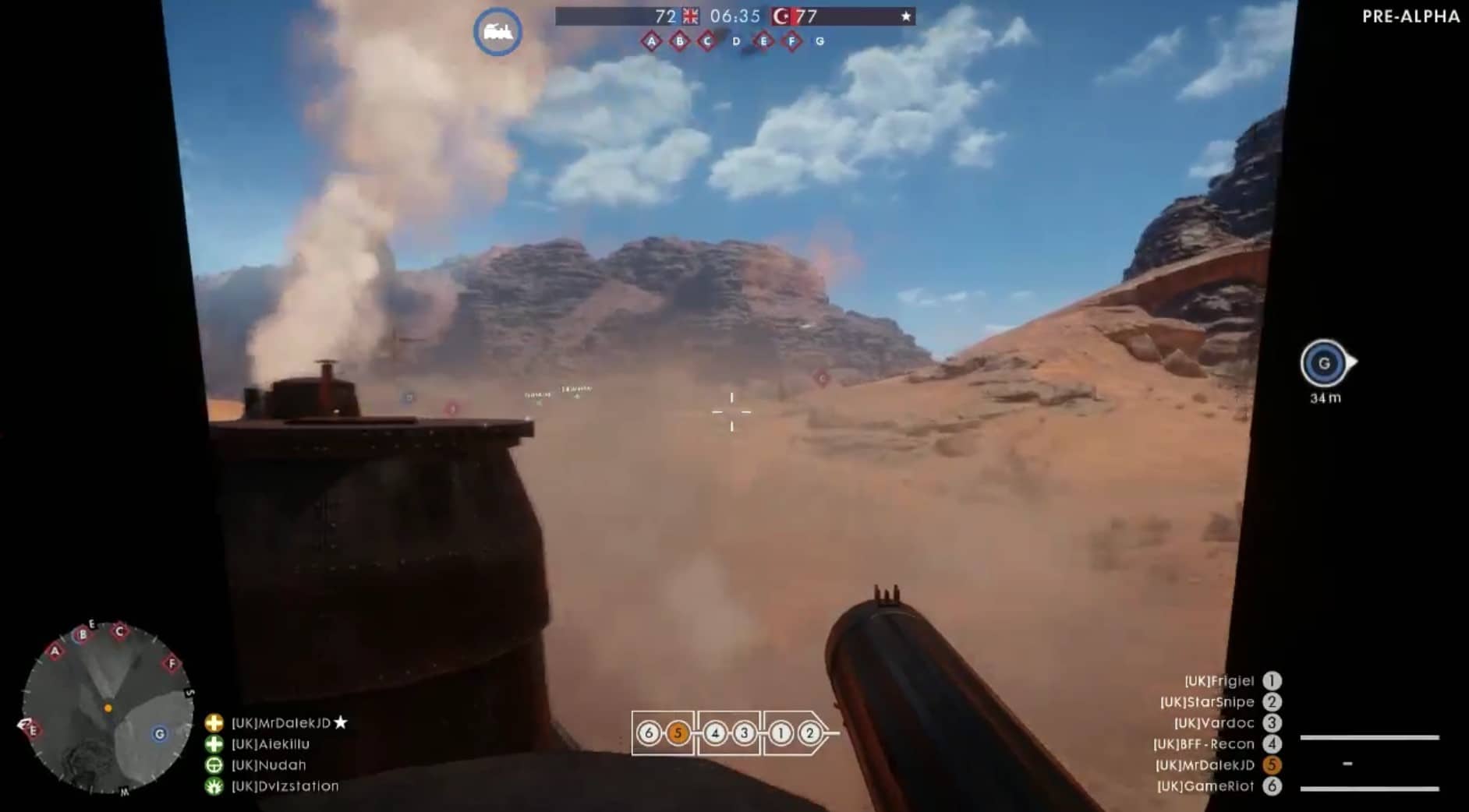Select squad member DvIzstation

pyautogui.click(x=285, y=786)
